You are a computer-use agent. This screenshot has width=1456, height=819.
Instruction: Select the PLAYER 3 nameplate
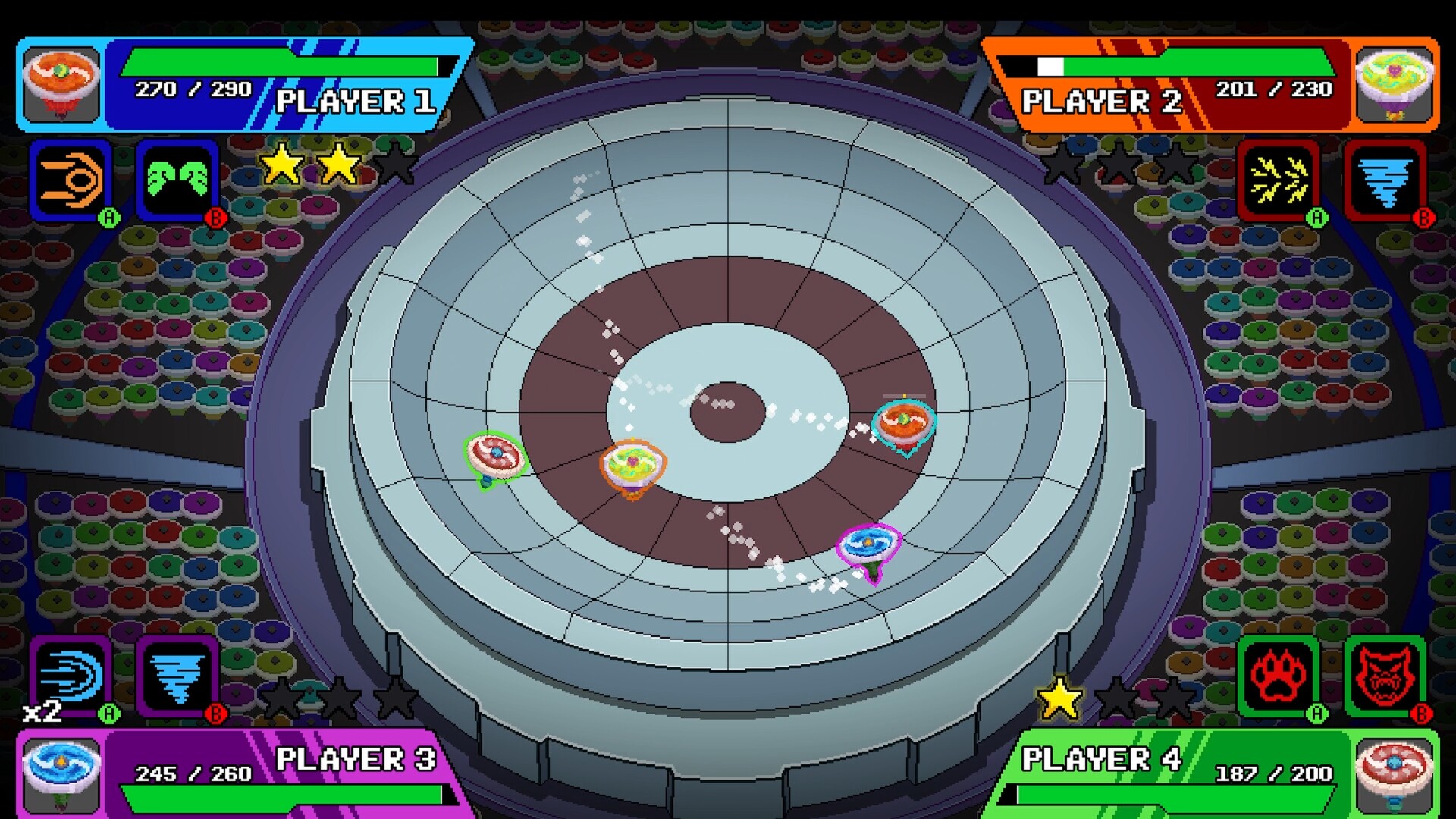356,758
